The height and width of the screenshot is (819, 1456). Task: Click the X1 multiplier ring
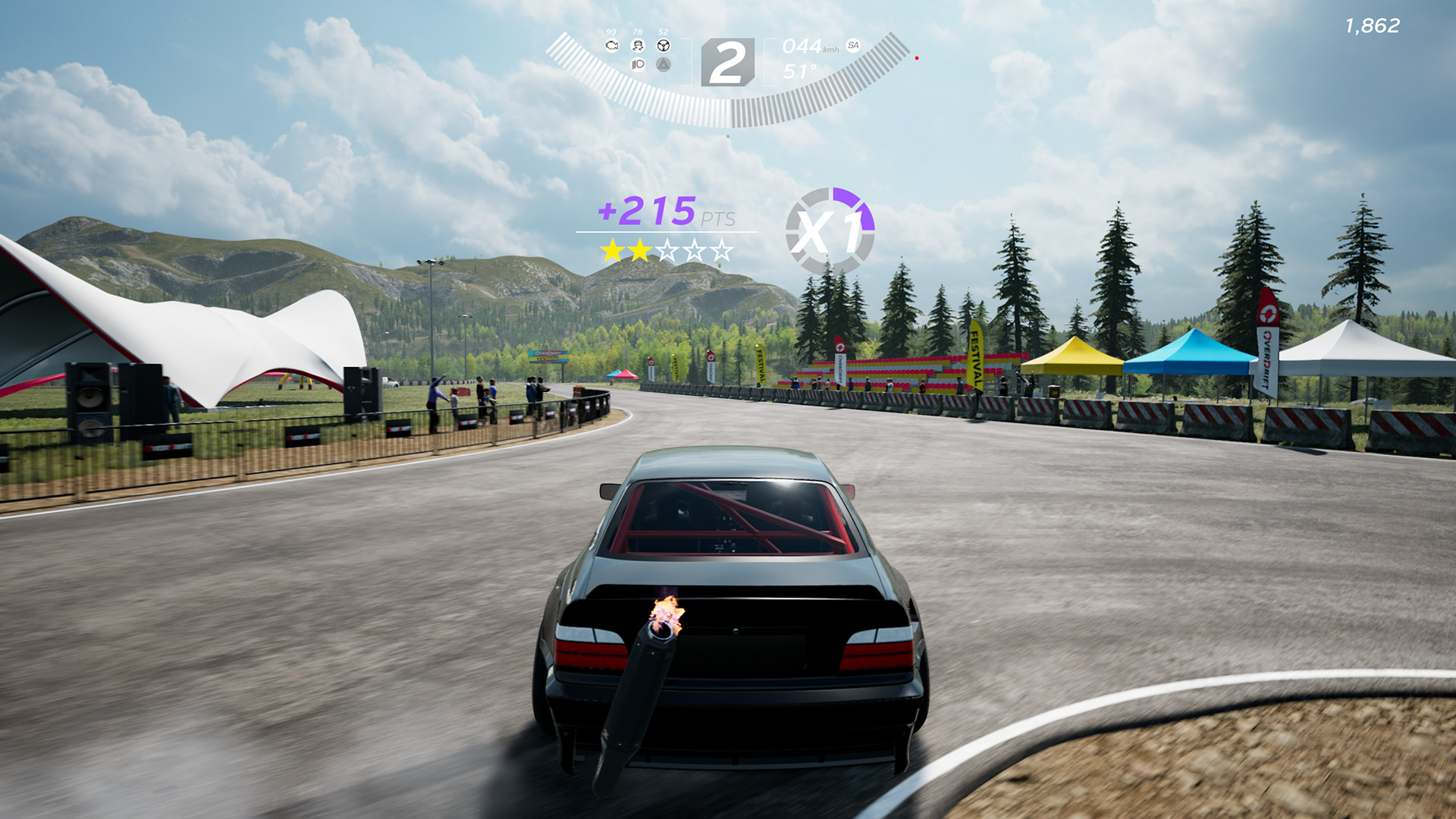coord(832,227)
